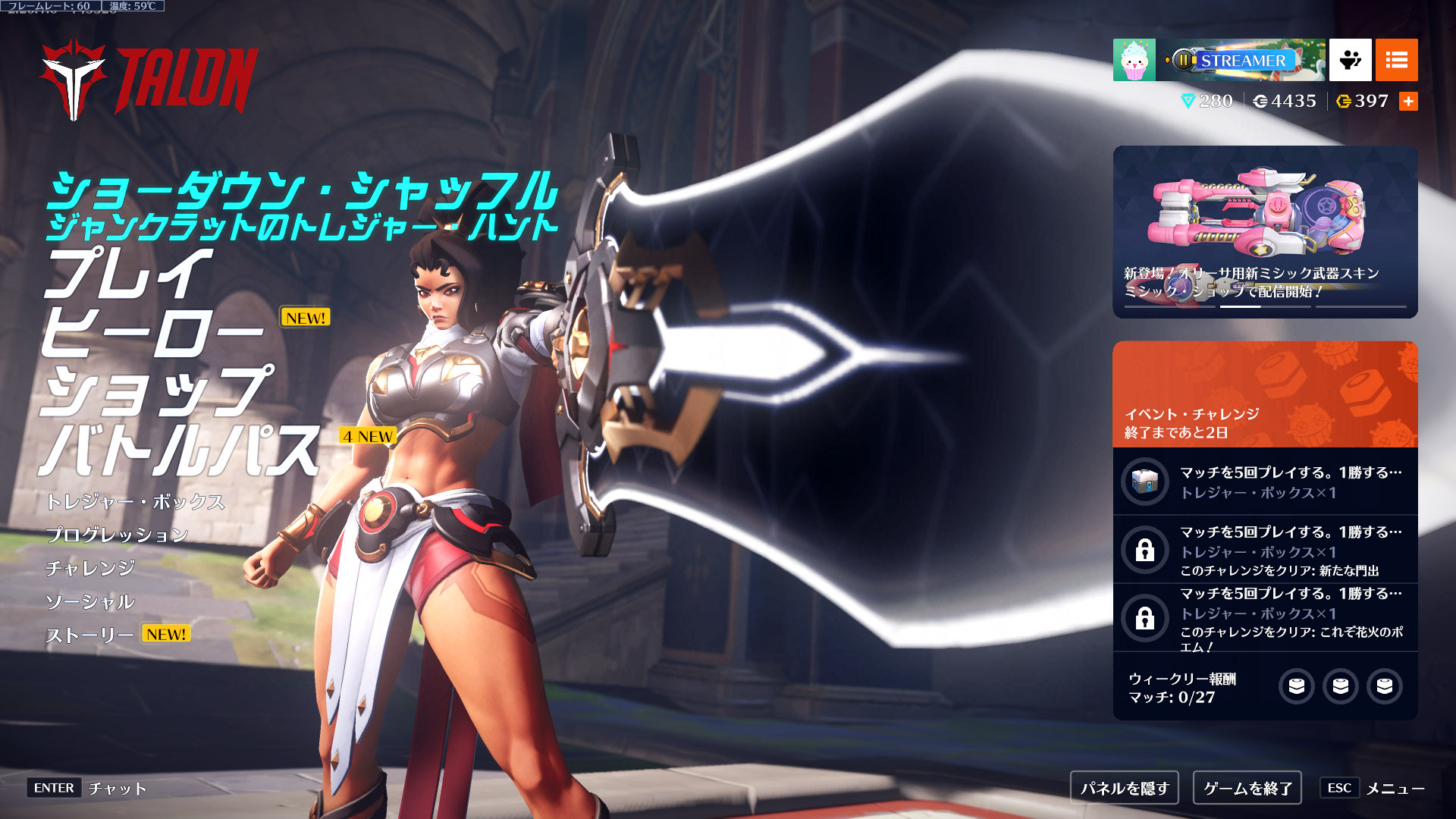The width and height of the screenshot is (1456, 819).
Task: Open ストーリー (Story) menu entry
Action: pos(90,635)
